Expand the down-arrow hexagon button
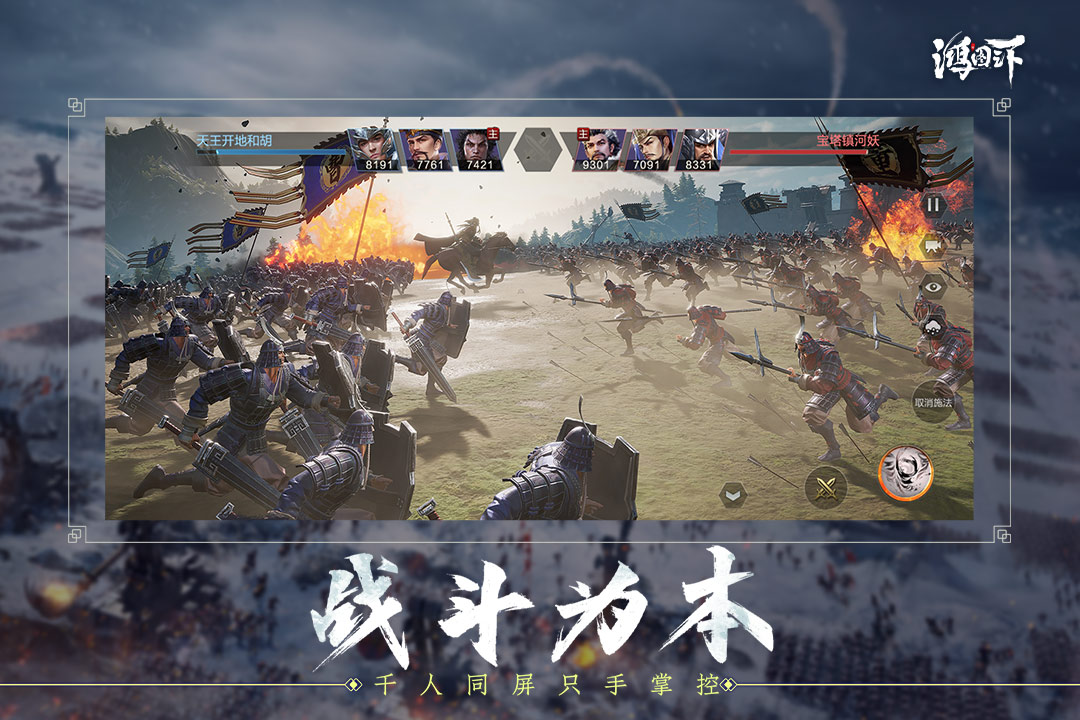 (734, 493)
